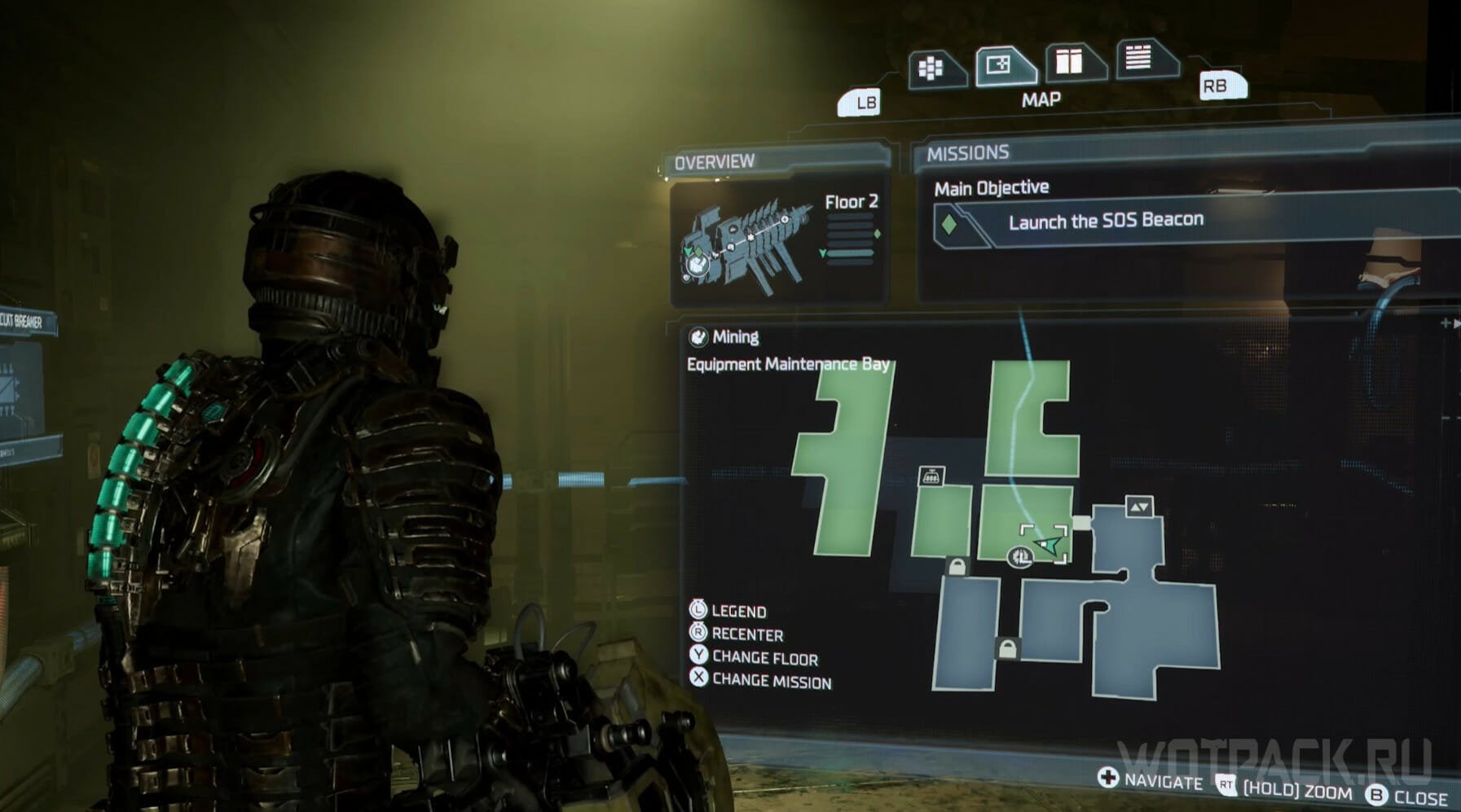The image size is (1461, 812).
Task: Click the Equipment Maintenance Bay room label
Action: click(x=788, y=364)
